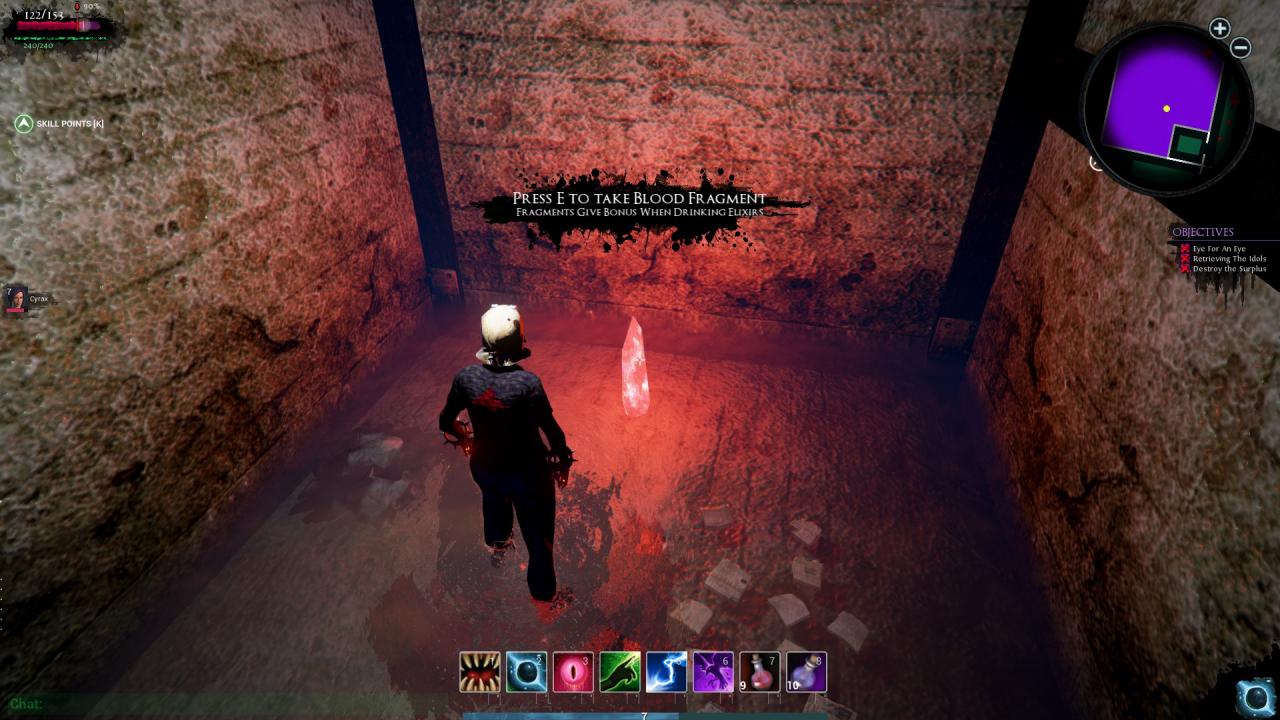The height and width of the screenshot is (720, 1280).
Task: Use the dark orb ability
Action: point(526,672)
